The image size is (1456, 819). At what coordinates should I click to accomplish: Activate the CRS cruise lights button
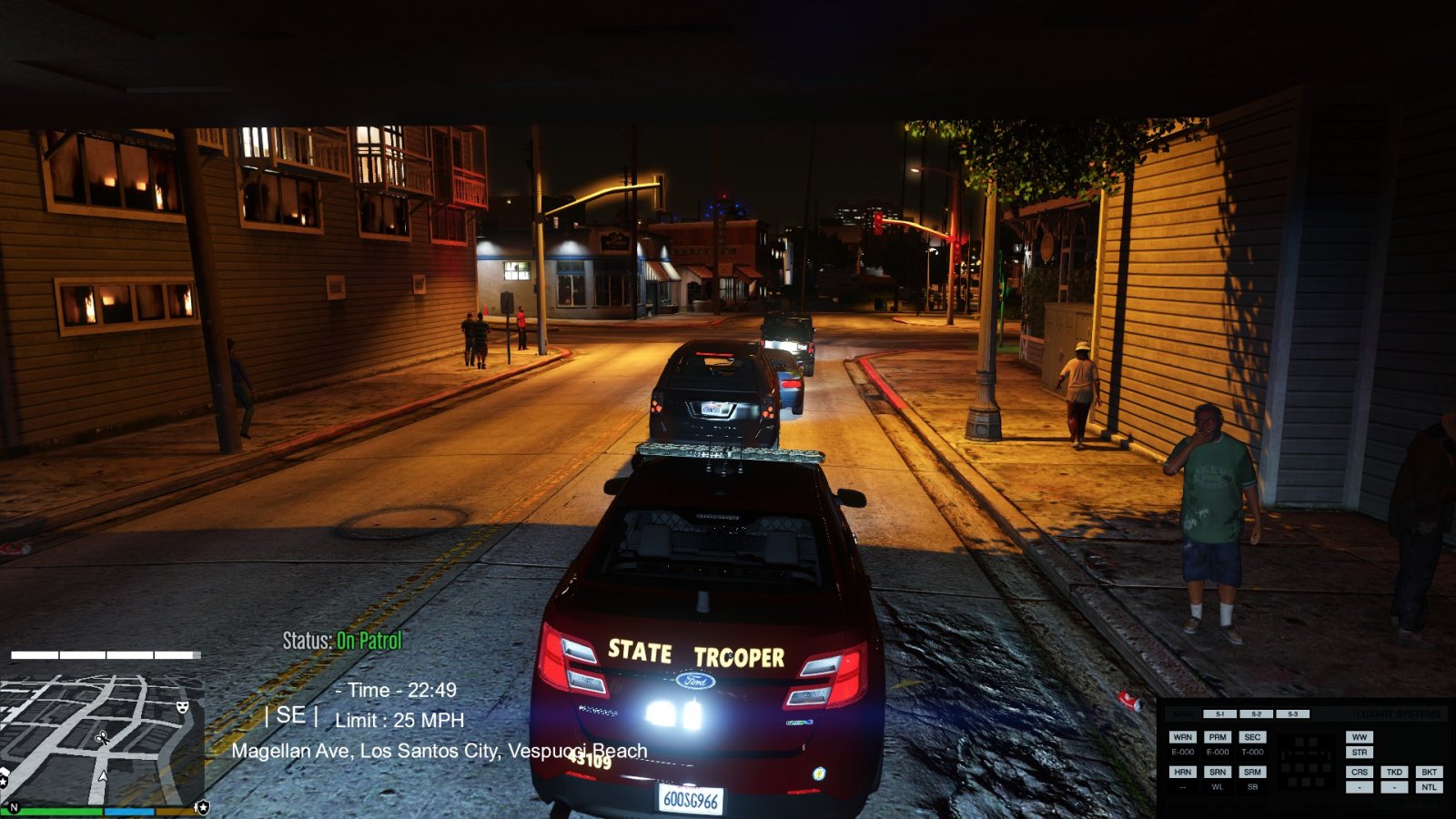[x=1360, y=772]
